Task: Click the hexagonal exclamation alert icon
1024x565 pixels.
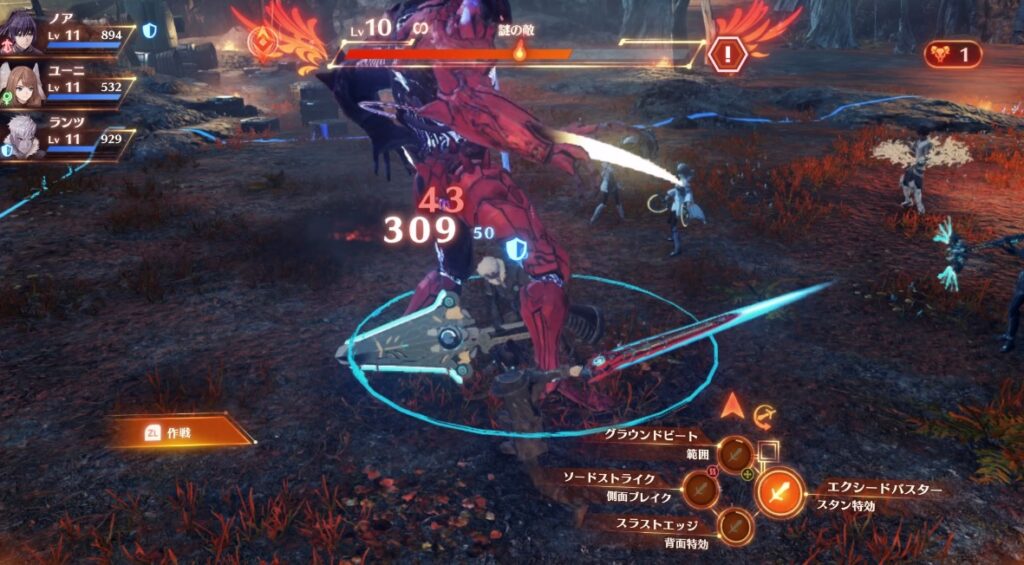Action: [x=727, y=53]
